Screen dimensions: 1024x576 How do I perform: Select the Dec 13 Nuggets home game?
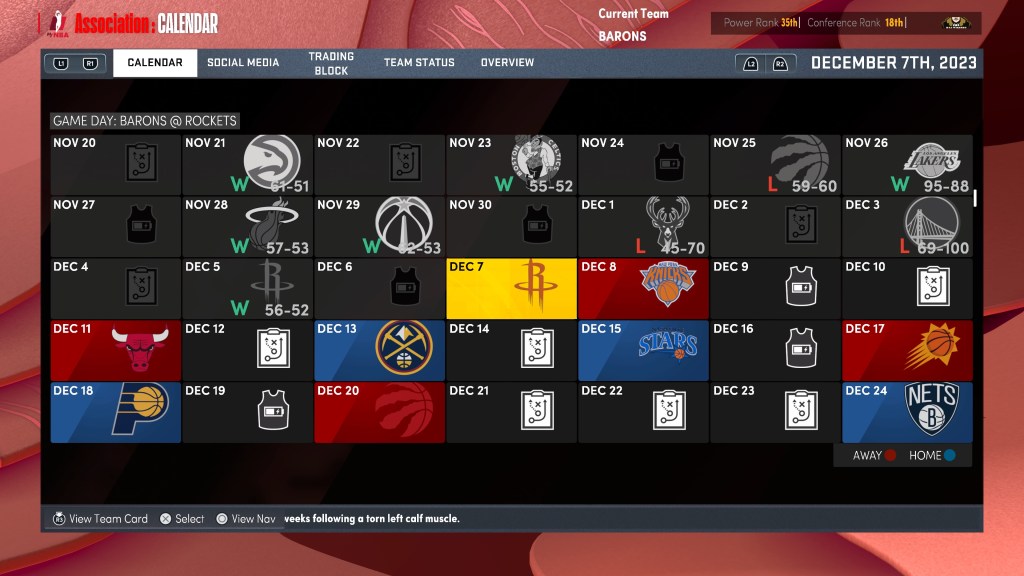click(379, 350)
